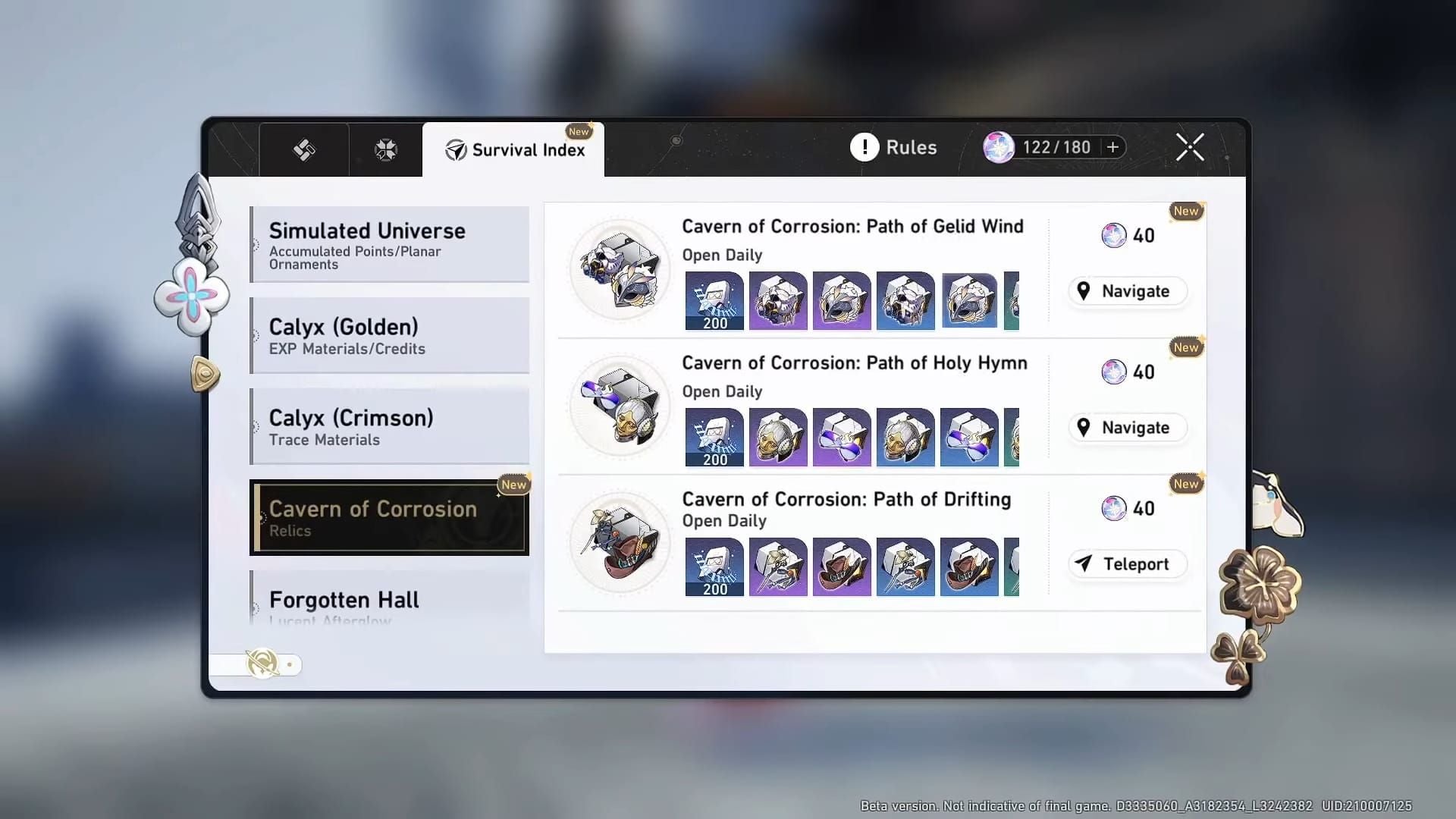Select the Path of Drifting entry emblem
Viewport: 1456px width, 819px height.
pos(620,543)
